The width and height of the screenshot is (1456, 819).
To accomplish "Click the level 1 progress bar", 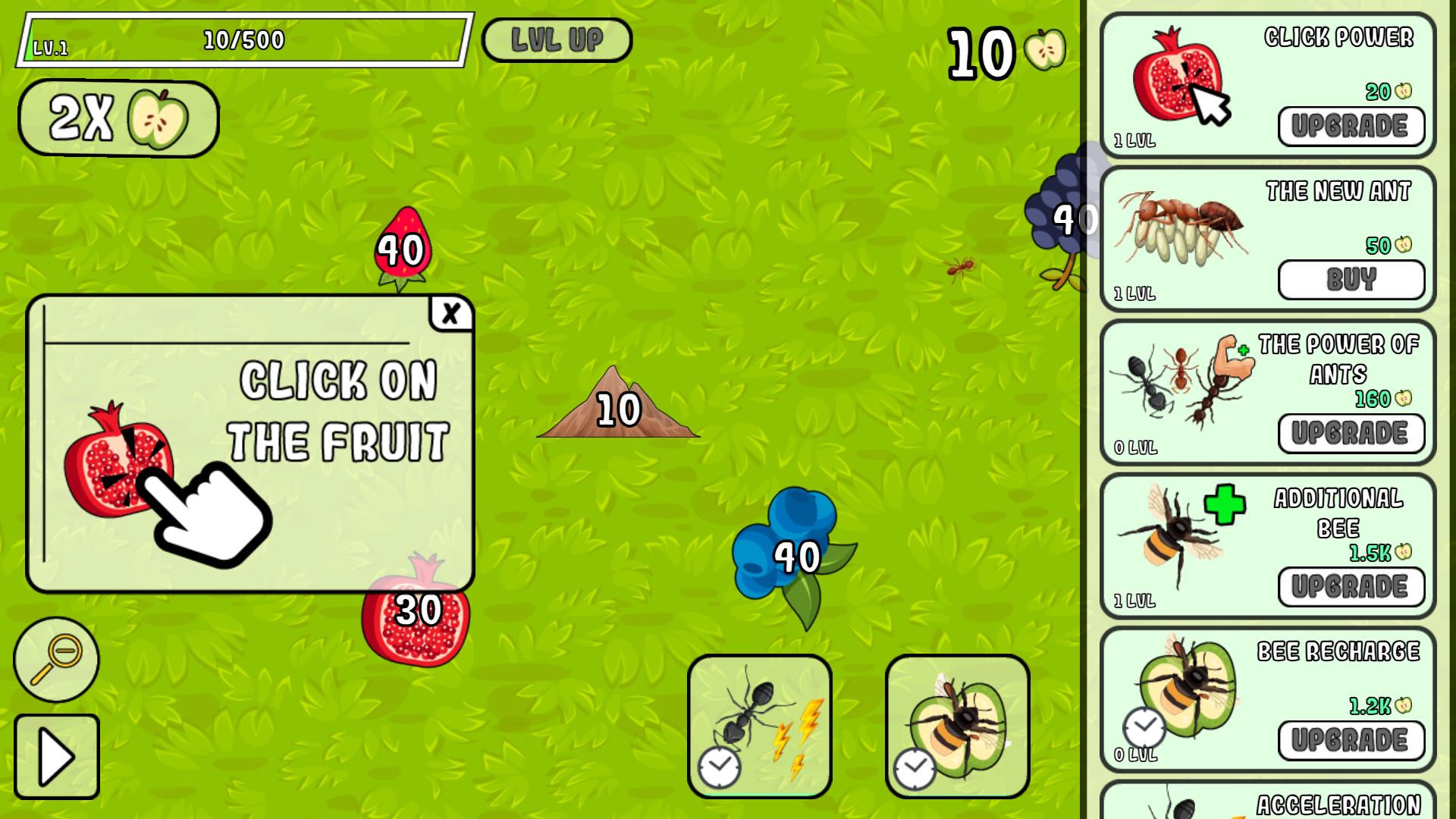I will click(245, 41).
